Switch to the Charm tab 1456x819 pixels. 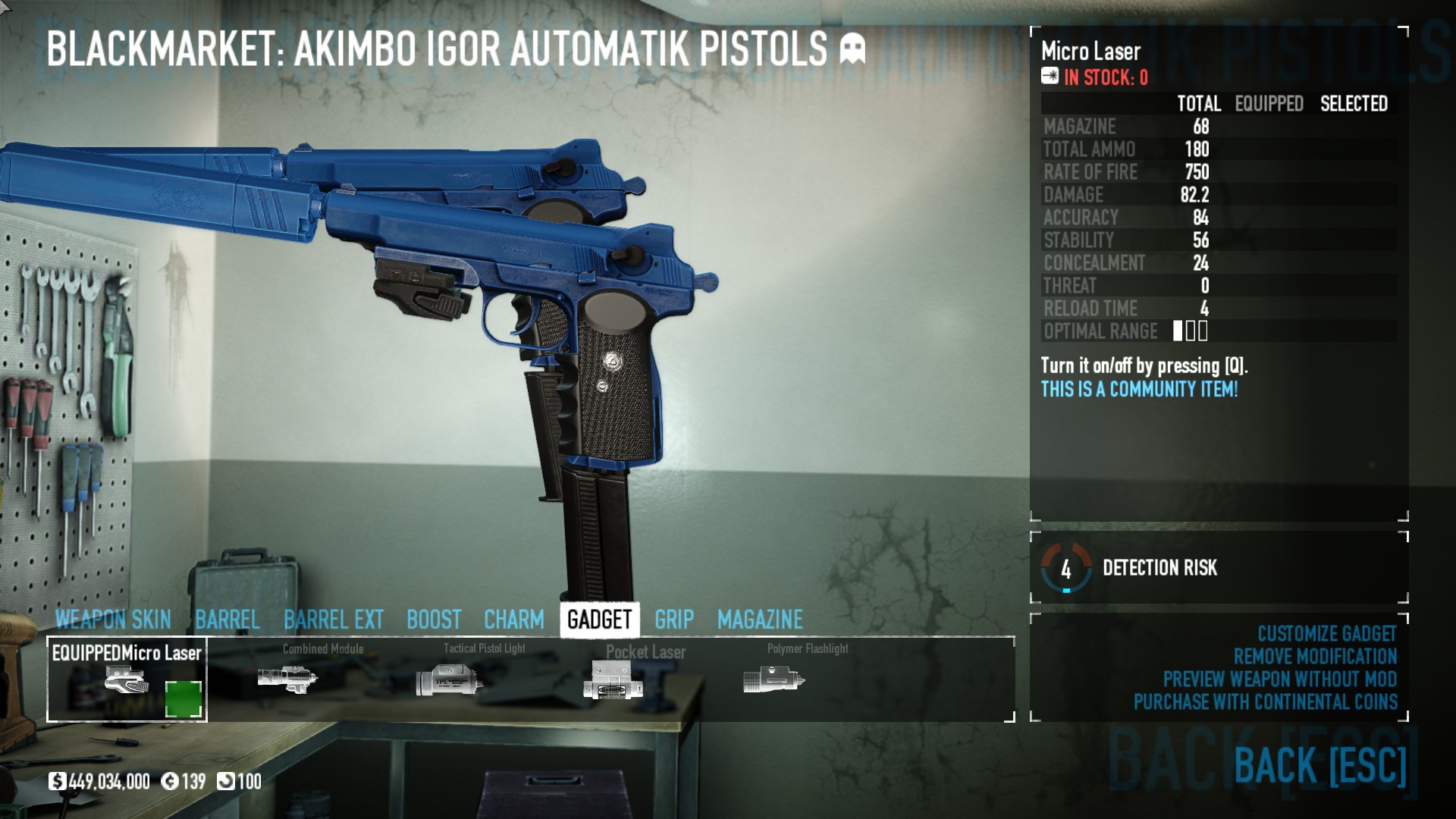[513, 620]
